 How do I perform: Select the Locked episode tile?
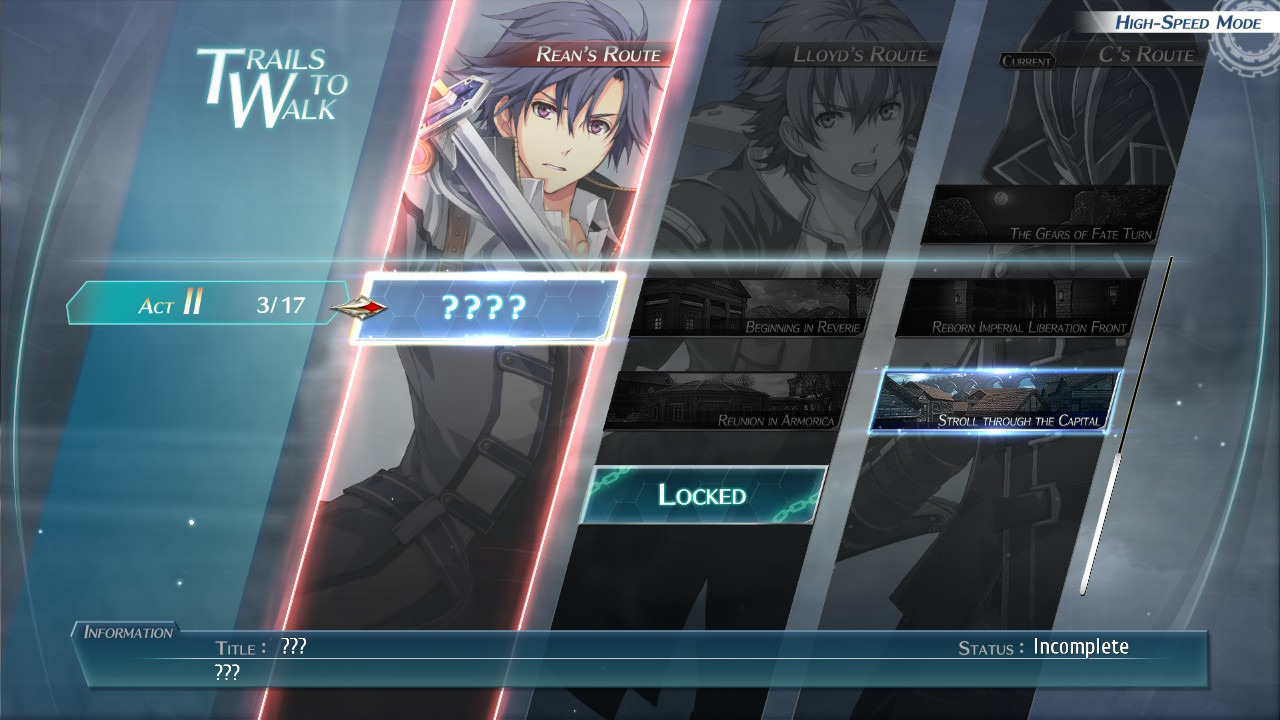pos(703,495)
